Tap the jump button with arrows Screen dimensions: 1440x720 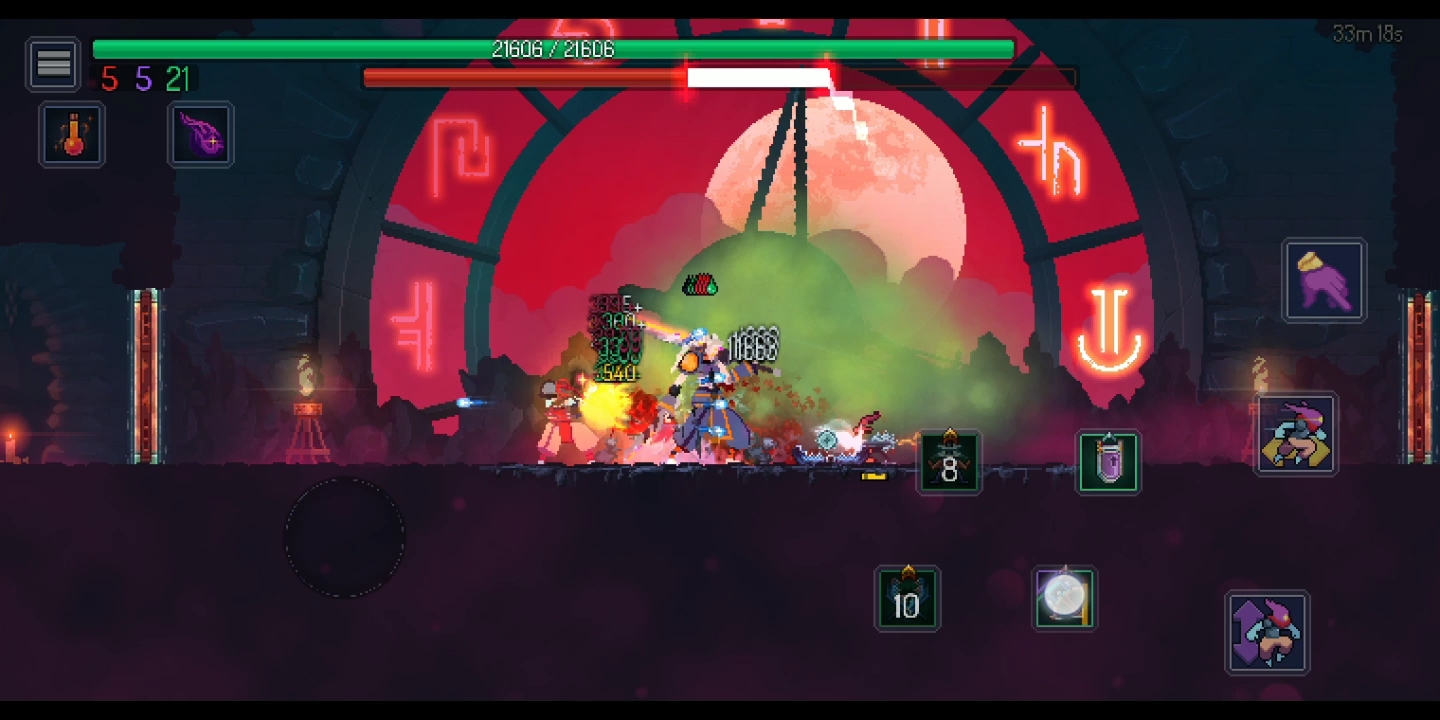point(1267,632)
